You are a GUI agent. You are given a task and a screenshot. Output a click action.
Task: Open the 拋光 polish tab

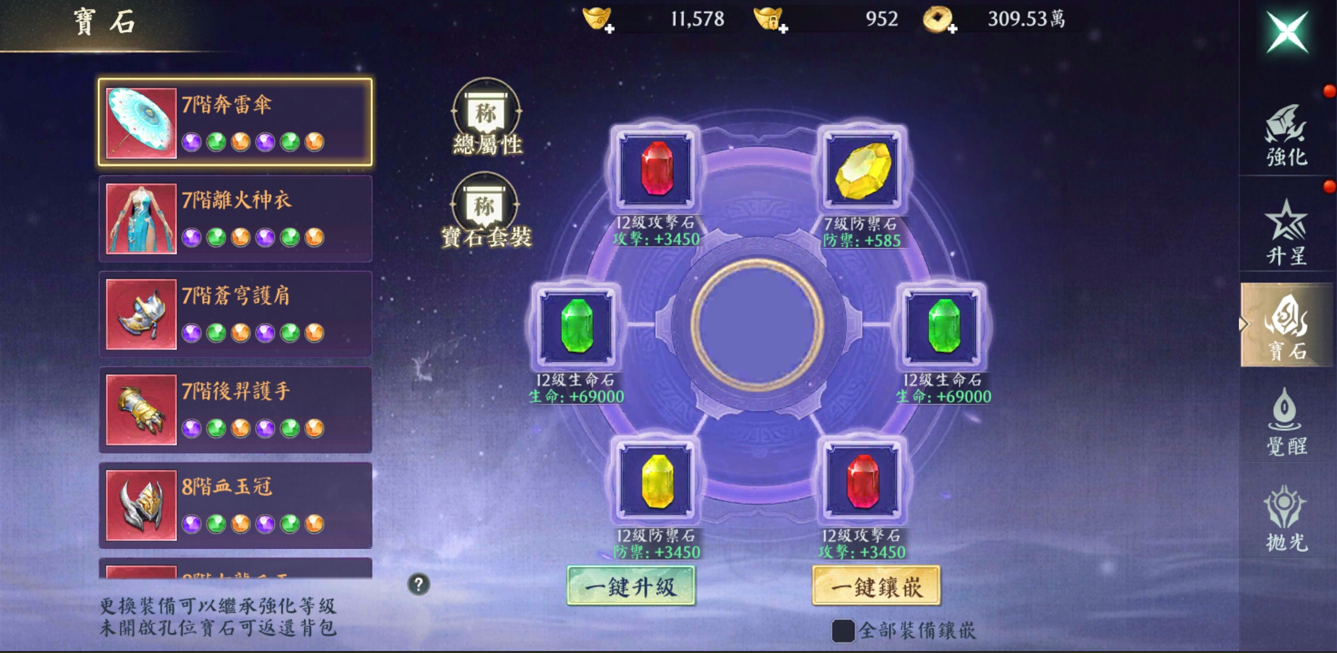[x=1286, y=518]
